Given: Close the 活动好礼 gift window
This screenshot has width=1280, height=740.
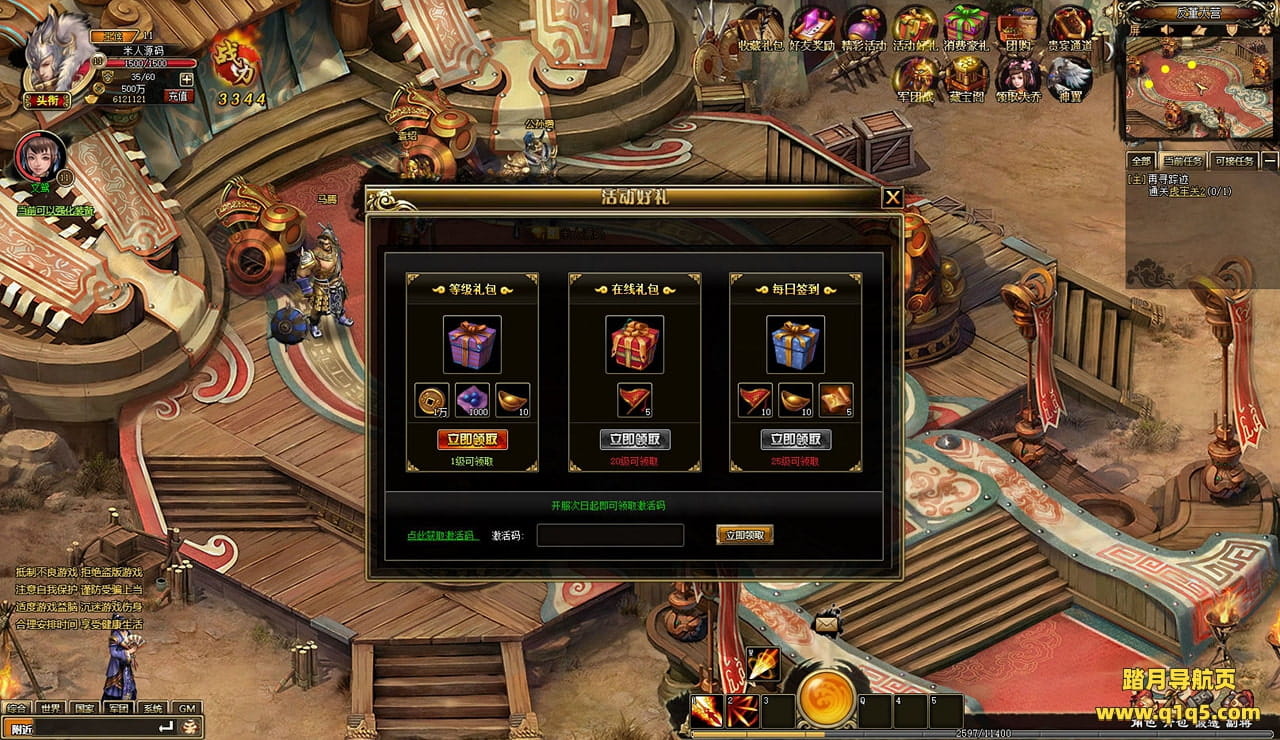Looking at the screenshot, I should (x=892, y=198).
